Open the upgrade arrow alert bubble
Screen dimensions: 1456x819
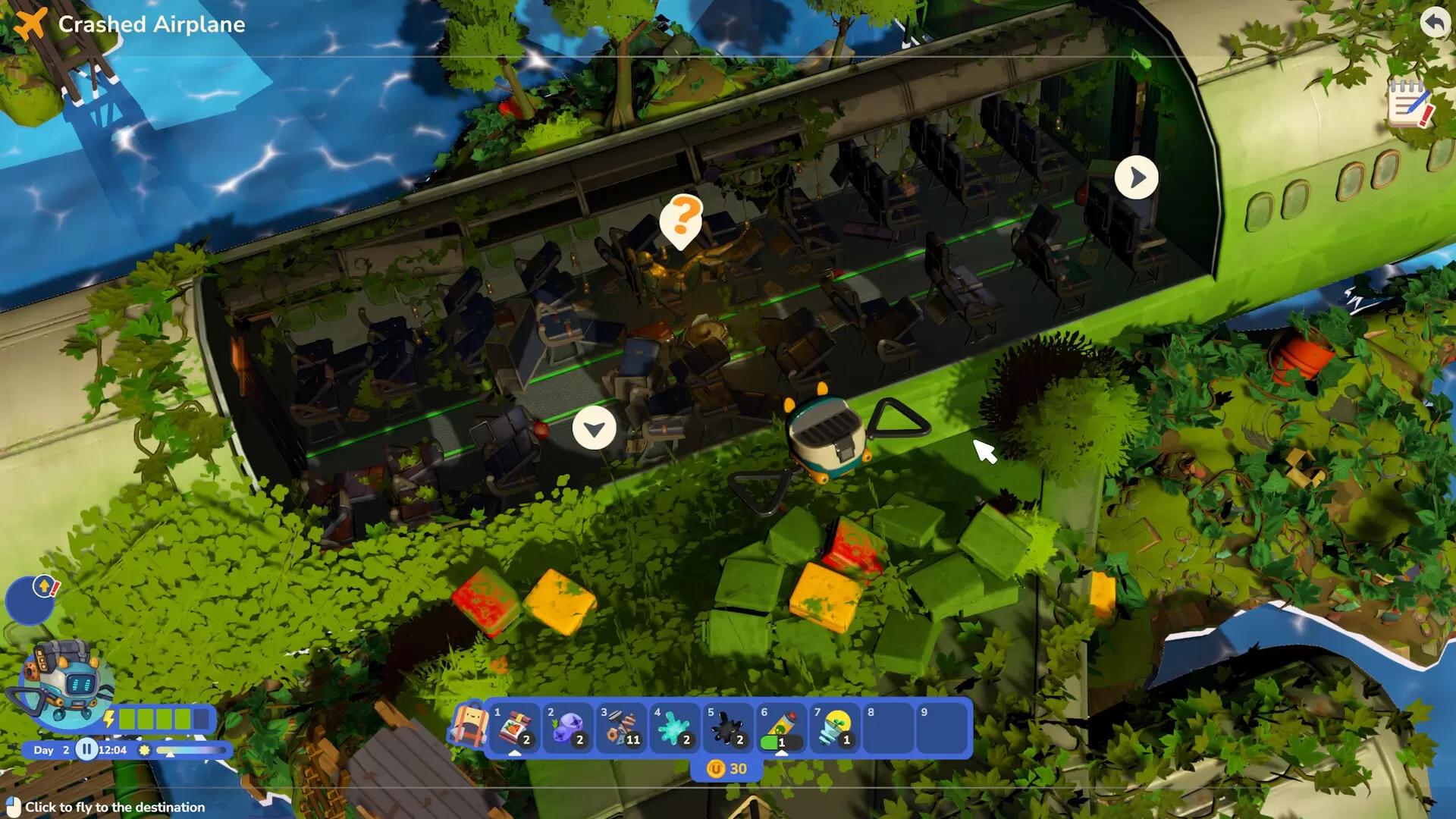pyautogui.click(x=44, y=587)
